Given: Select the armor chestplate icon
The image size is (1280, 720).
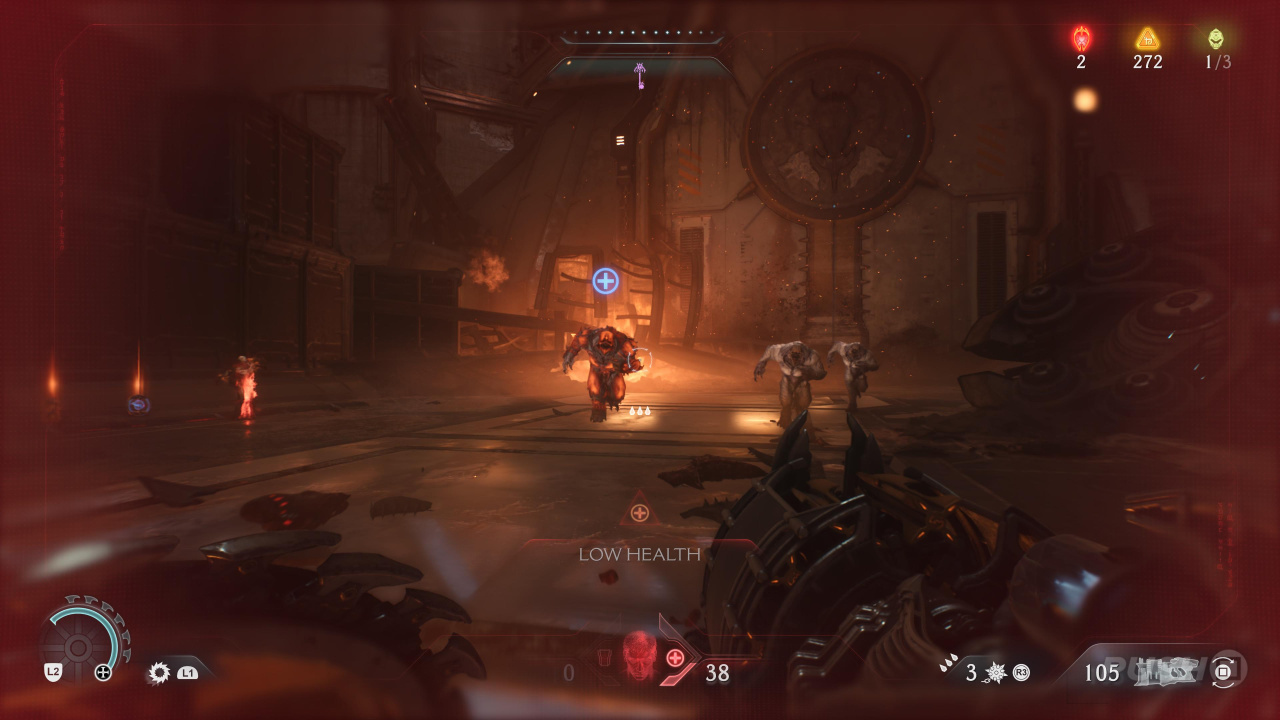Looking at the screenshot, I should click(603, 659).
